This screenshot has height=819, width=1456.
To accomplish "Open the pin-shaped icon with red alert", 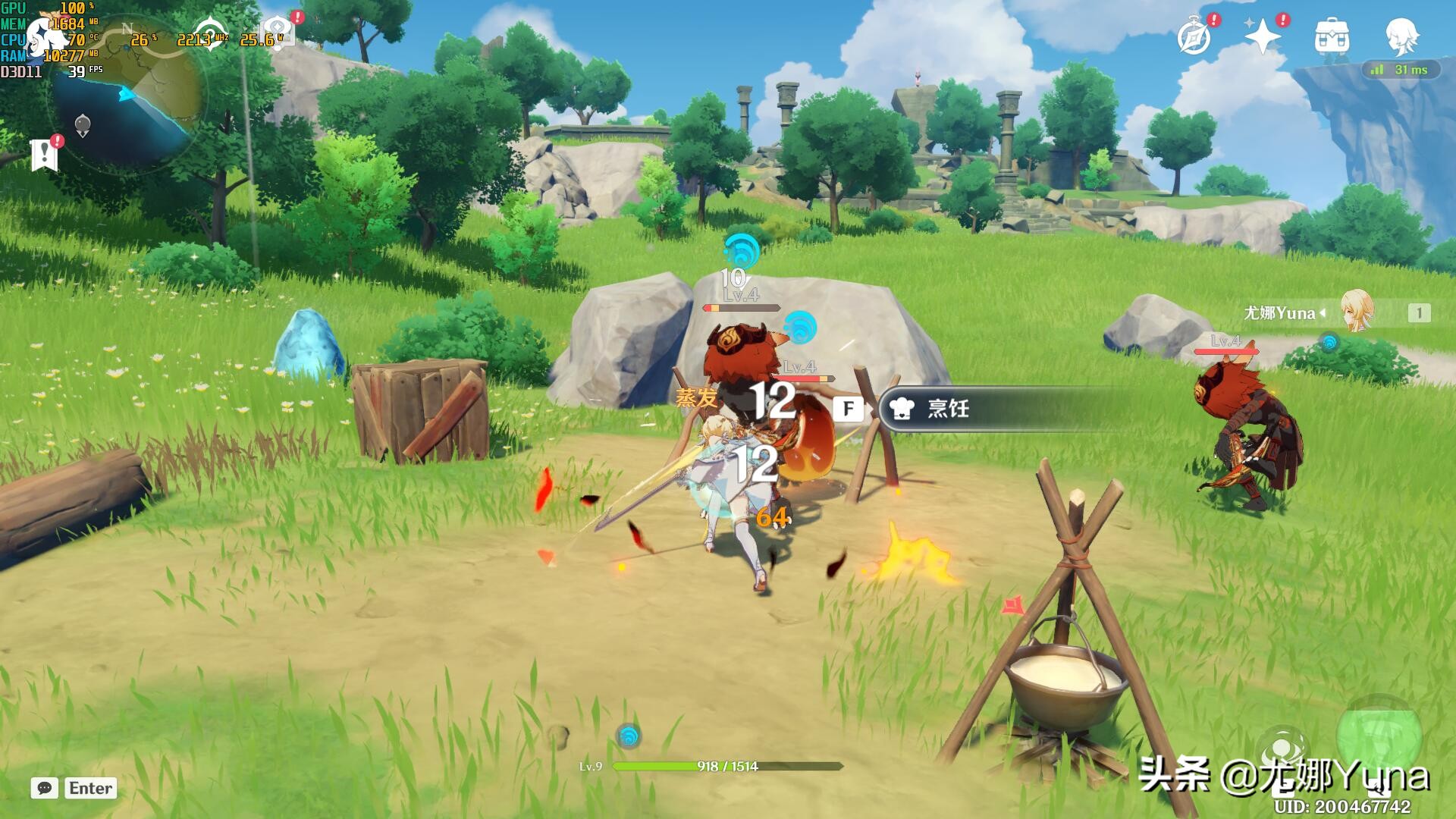I will (x=278, y=30).
